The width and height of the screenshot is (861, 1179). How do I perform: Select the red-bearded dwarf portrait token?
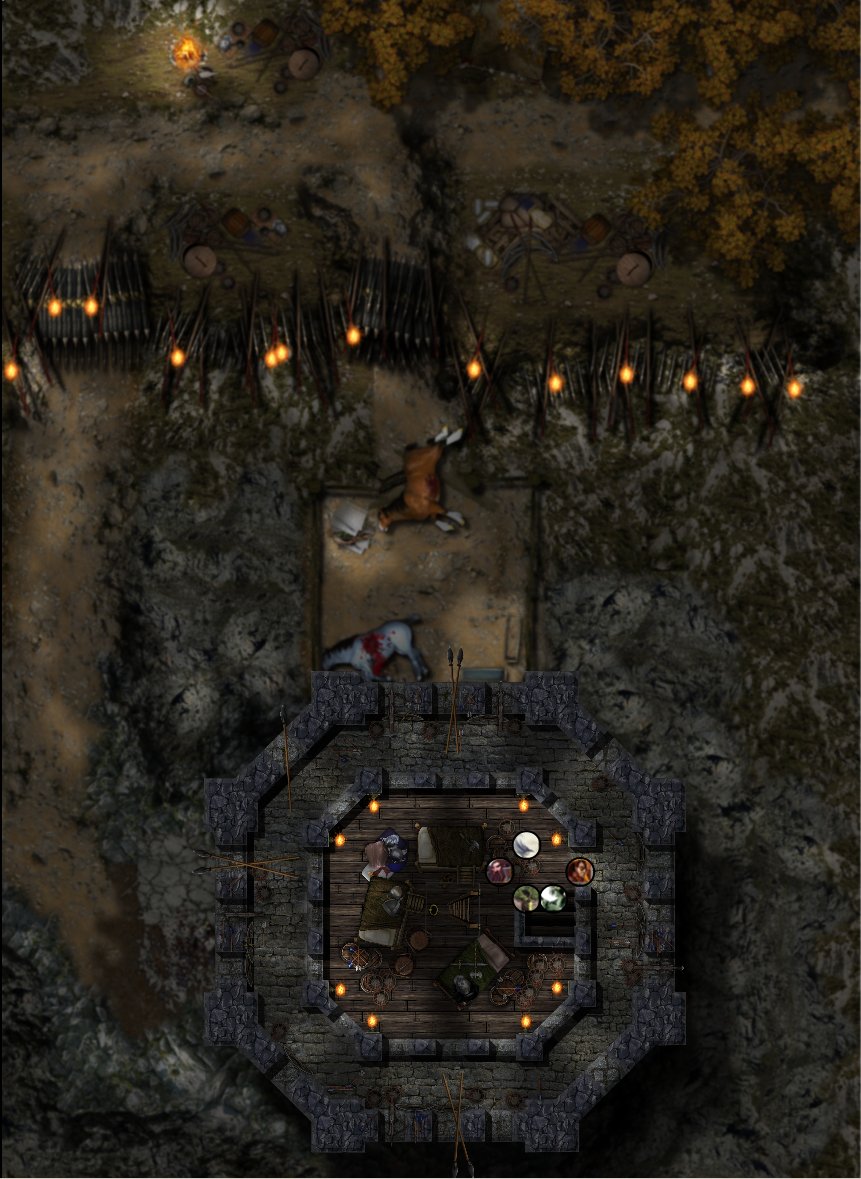pos(499,872)
